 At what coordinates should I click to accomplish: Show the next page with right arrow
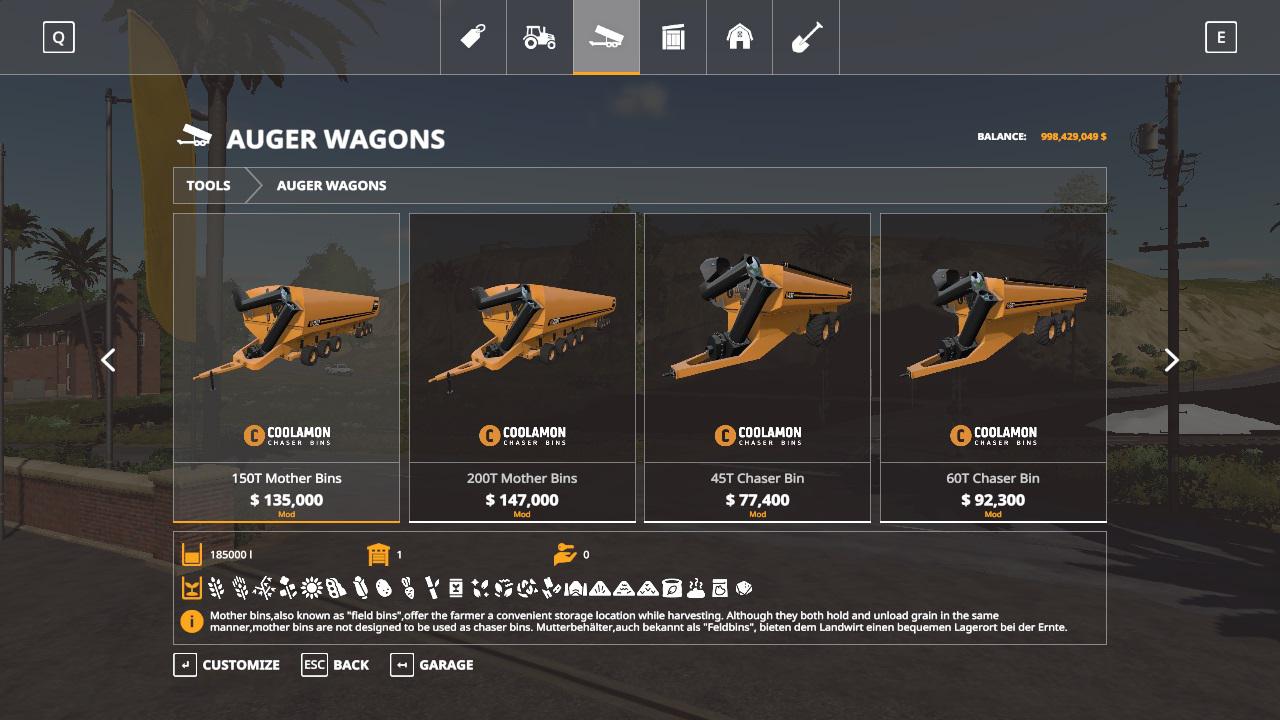(x=1171, y=360)
